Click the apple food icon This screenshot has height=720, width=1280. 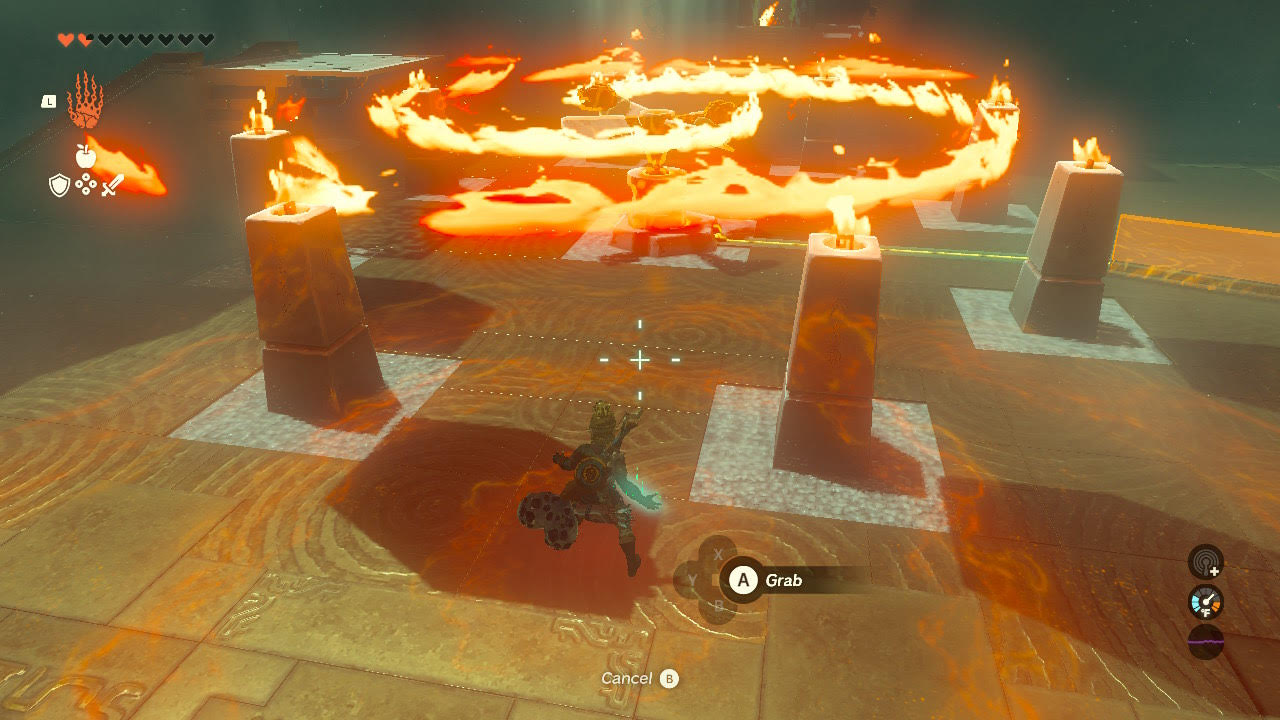[85, 156]
